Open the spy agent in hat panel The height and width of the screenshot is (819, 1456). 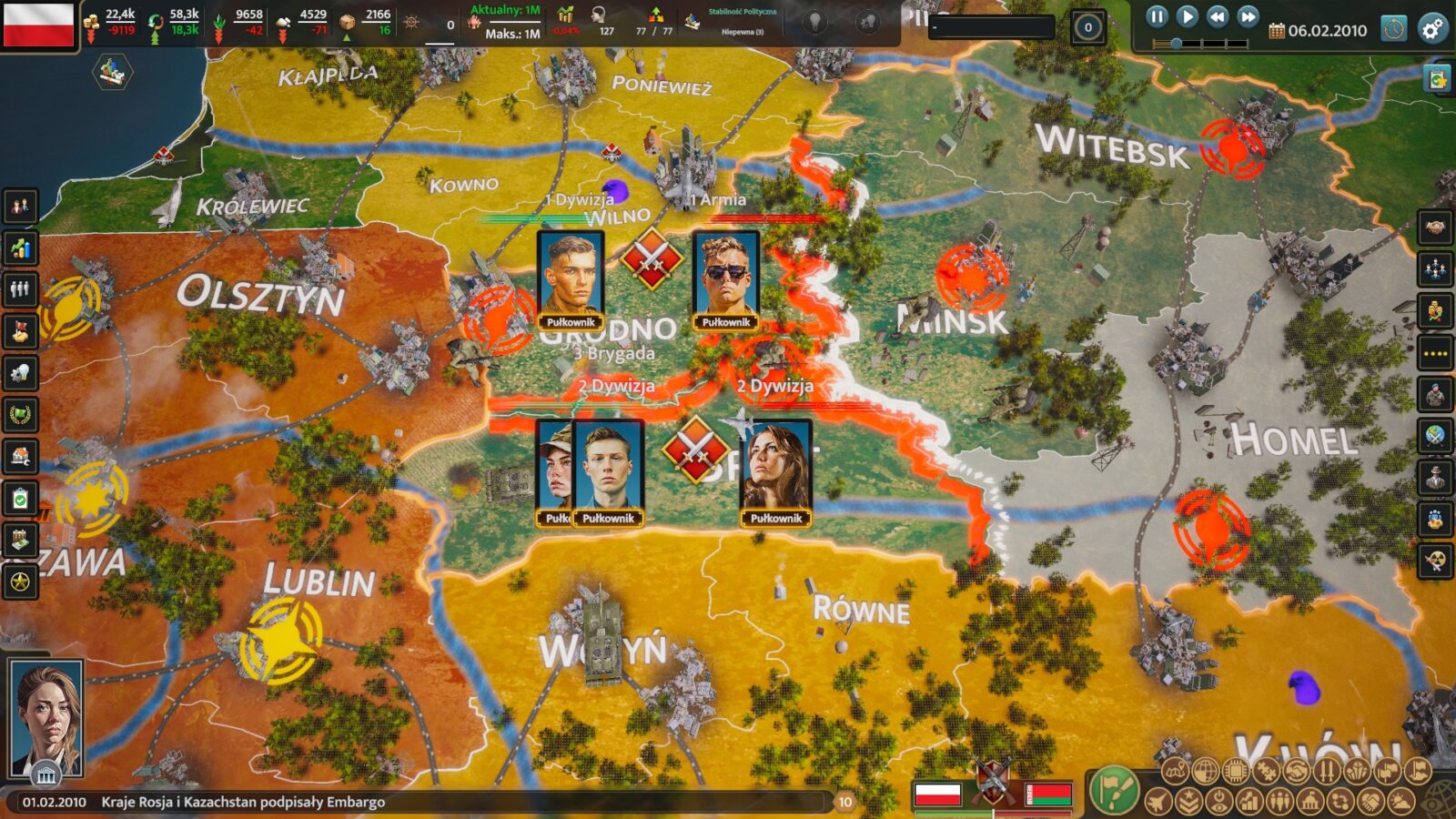coord(1435,477)
